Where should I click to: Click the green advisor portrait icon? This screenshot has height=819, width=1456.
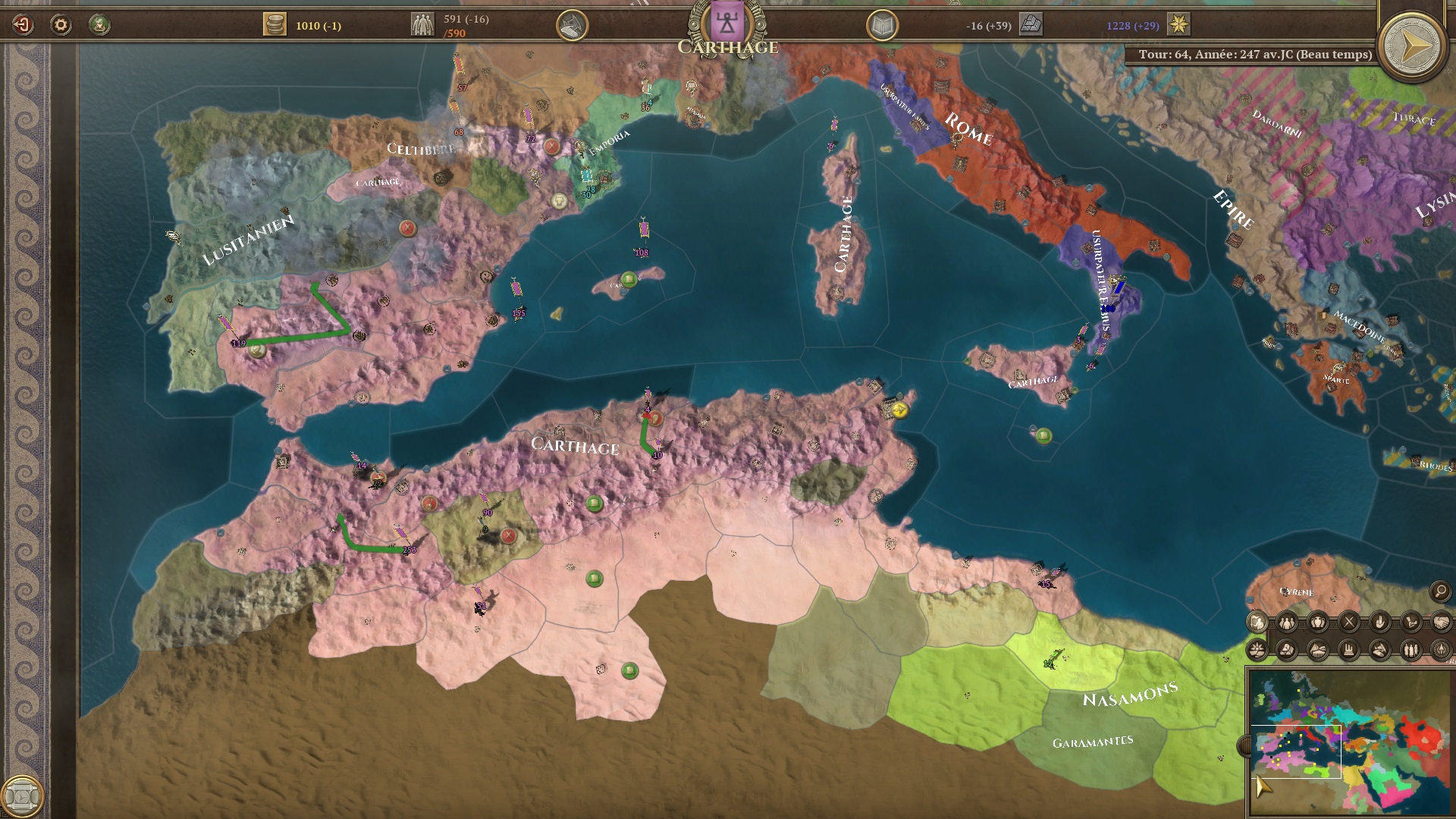(99, 25)
